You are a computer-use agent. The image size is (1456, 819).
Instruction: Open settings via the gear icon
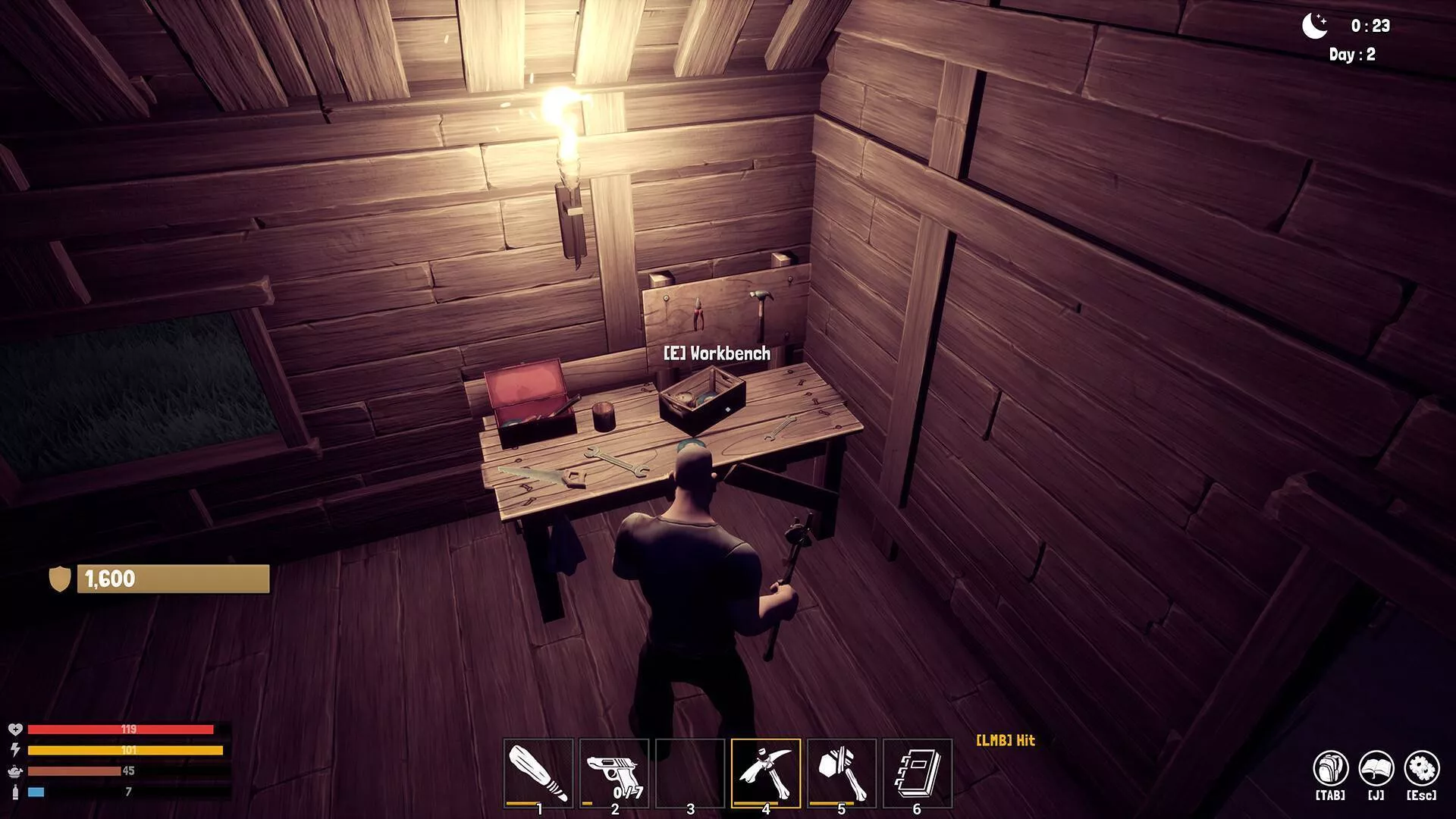[1421, 769]
